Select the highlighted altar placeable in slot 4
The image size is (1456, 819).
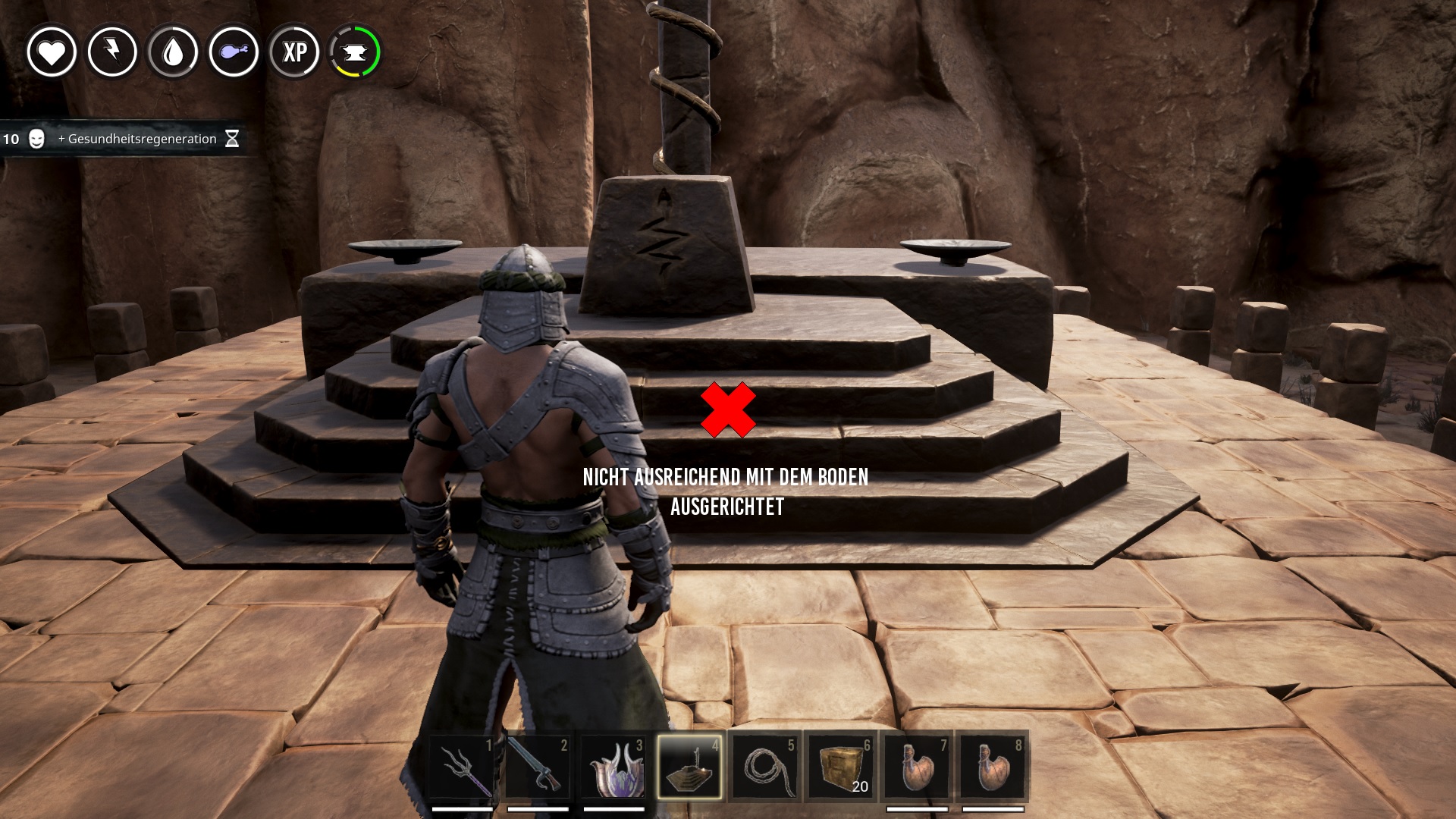[x=689, y=767]
